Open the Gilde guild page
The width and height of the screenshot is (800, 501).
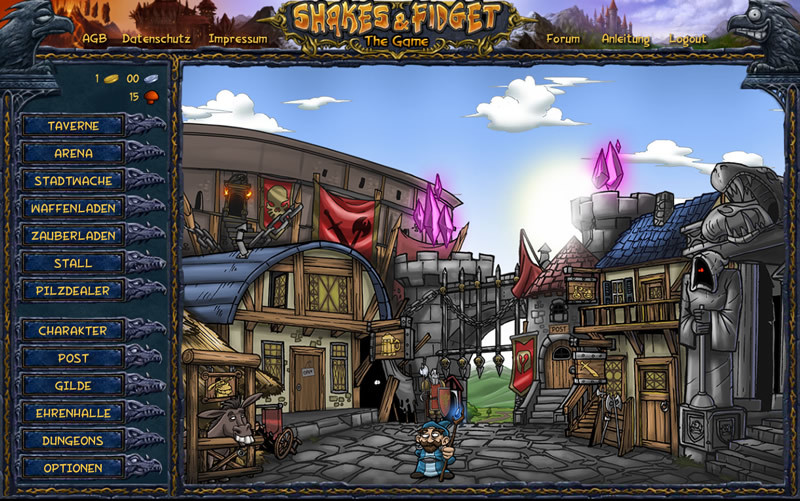coord(73,385)
